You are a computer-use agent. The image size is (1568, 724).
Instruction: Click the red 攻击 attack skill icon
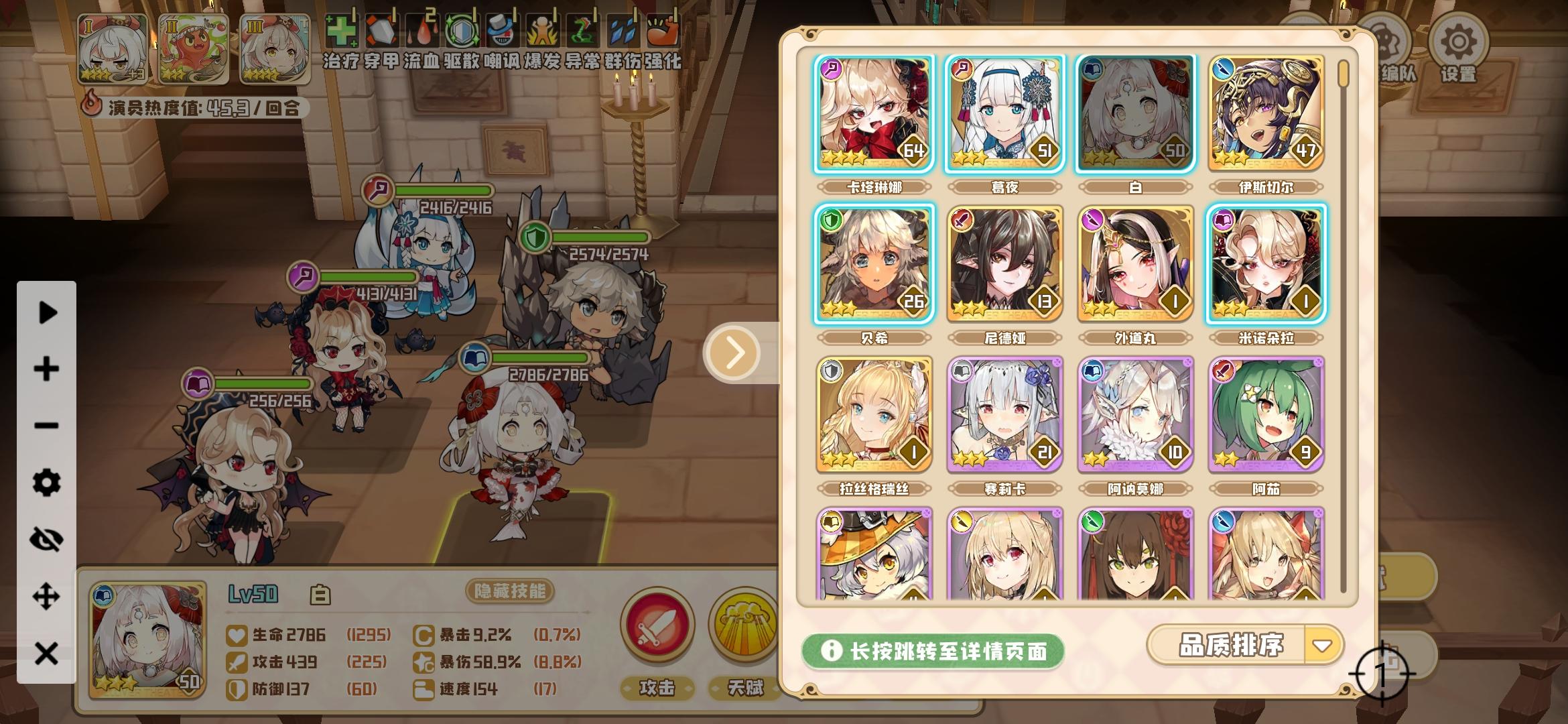pyautogui.click(x=657, y=627)
